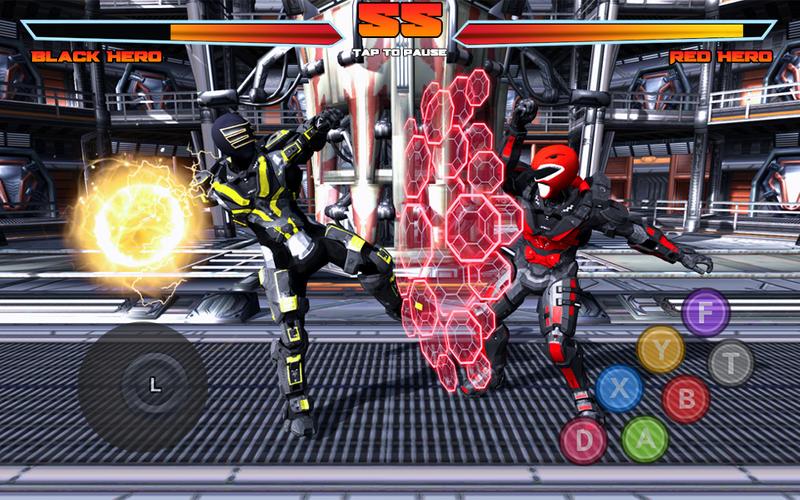
Task: Tap the blue X attack button
Action: click(619, 389)
